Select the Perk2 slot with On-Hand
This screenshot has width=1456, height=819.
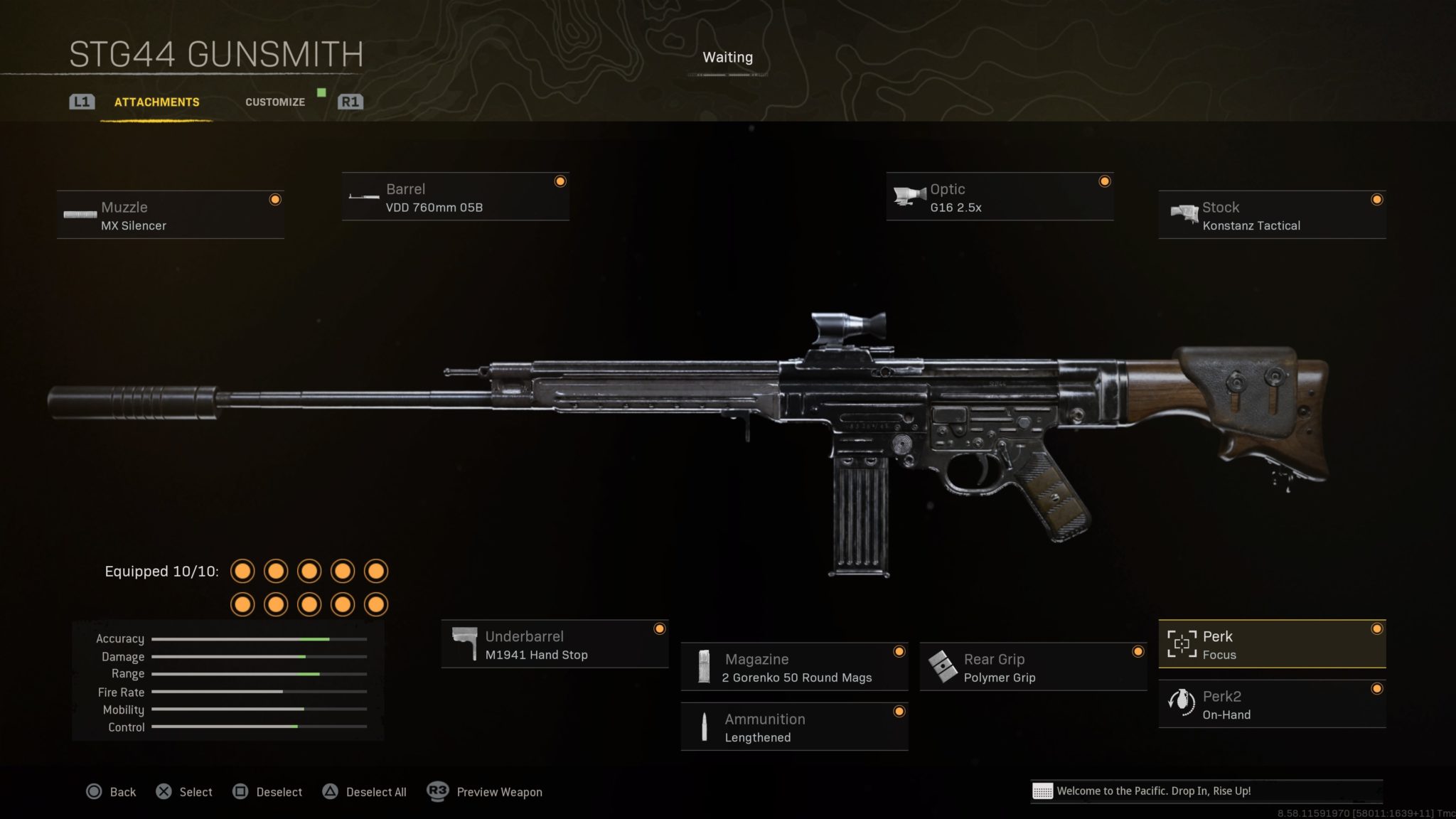click(1273, 705)
